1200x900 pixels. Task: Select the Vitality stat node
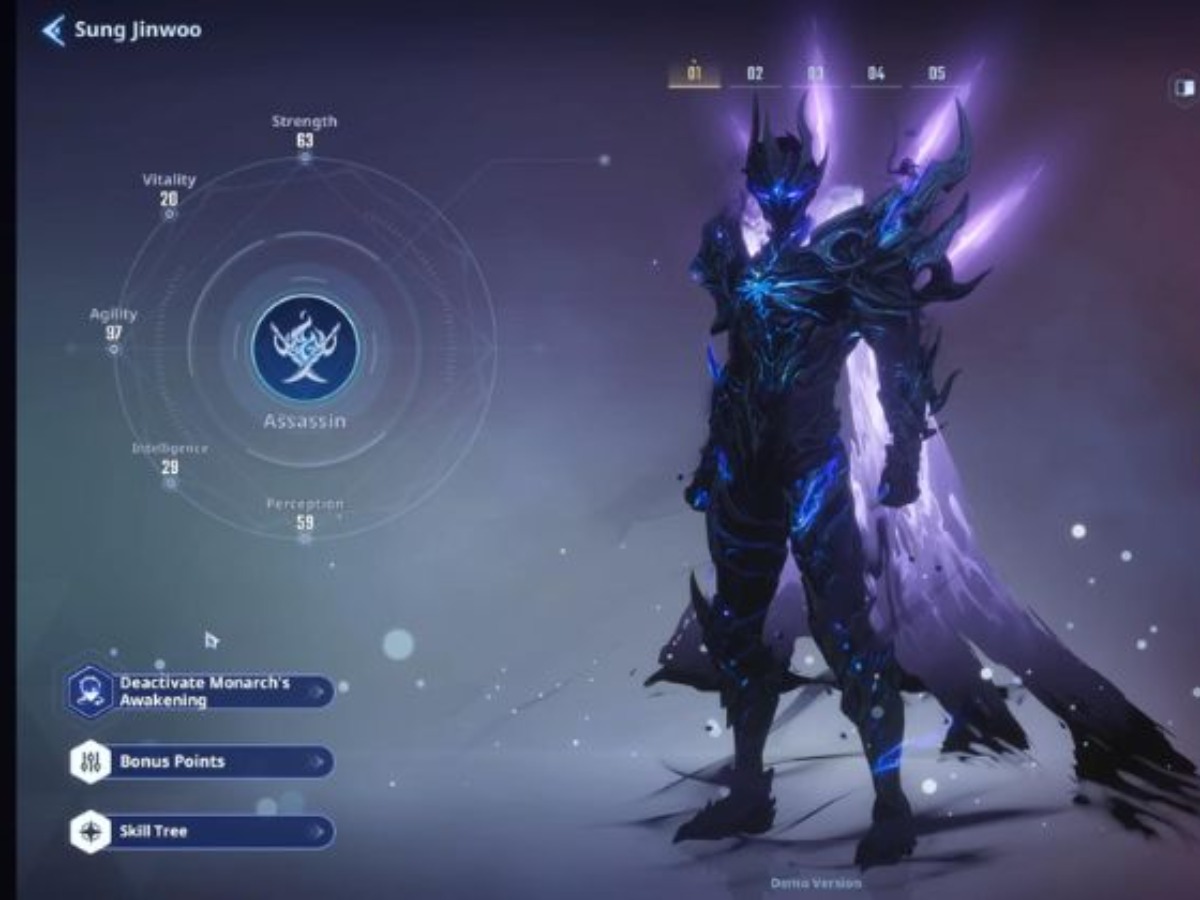(x=170, y=213)
